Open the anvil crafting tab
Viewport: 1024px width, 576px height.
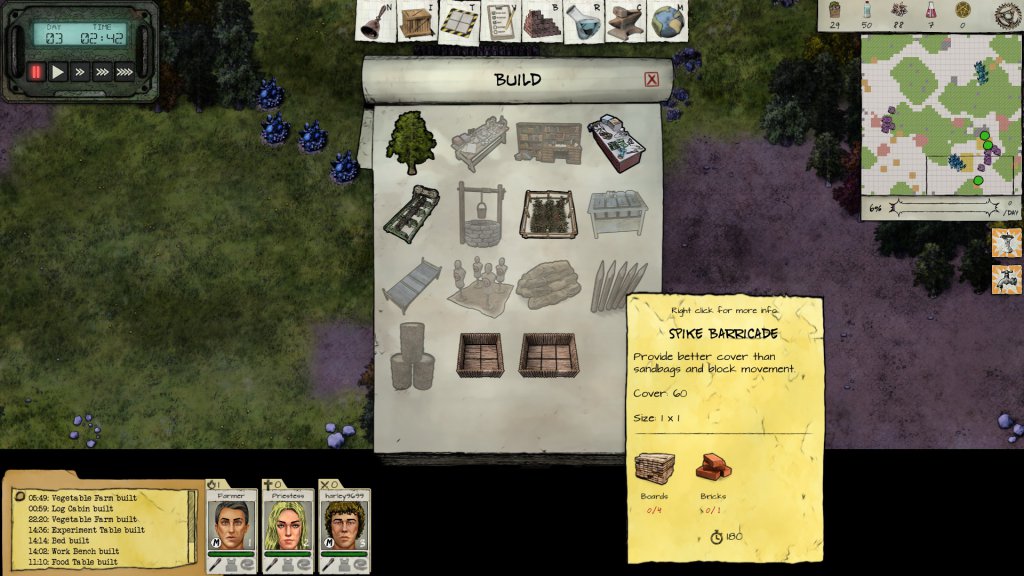(625, 22)
